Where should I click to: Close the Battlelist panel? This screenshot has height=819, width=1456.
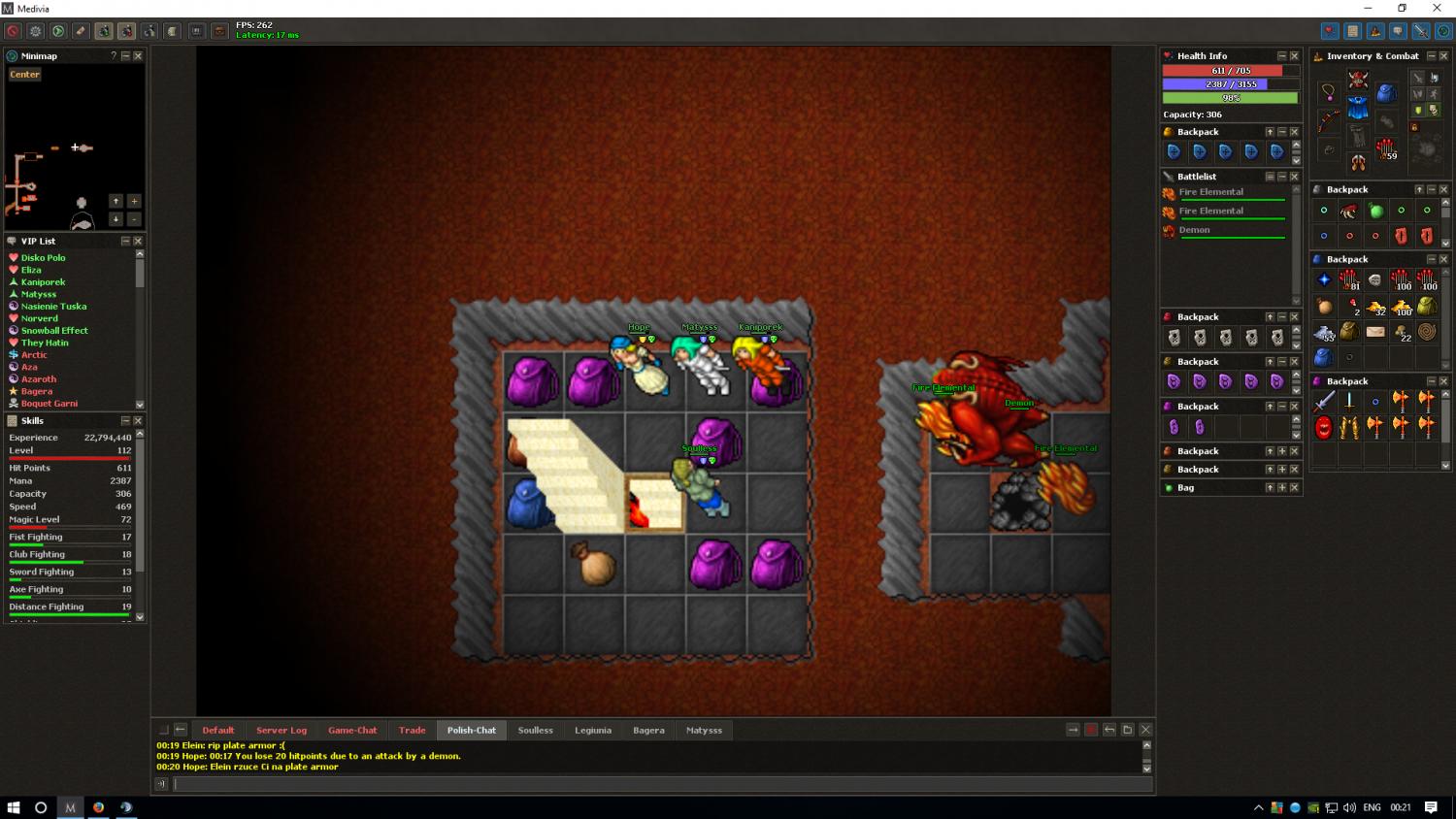[1294, 177]
